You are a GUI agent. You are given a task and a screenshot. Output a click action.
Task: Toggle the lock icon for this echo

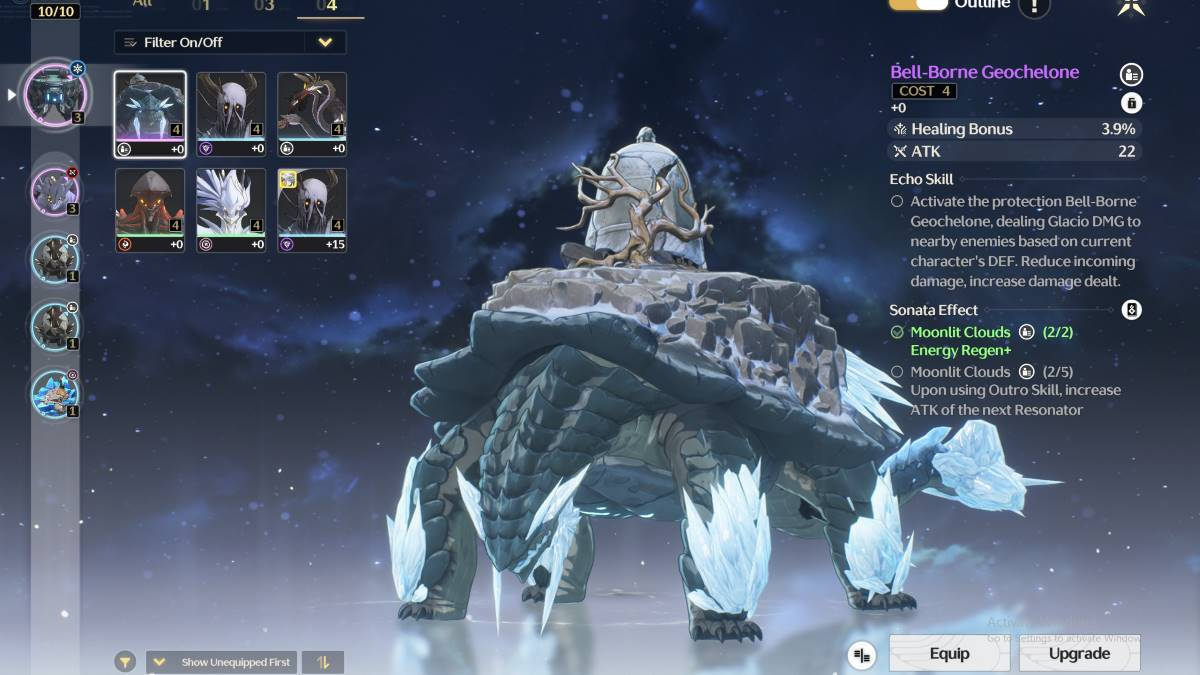[1131, 103]
